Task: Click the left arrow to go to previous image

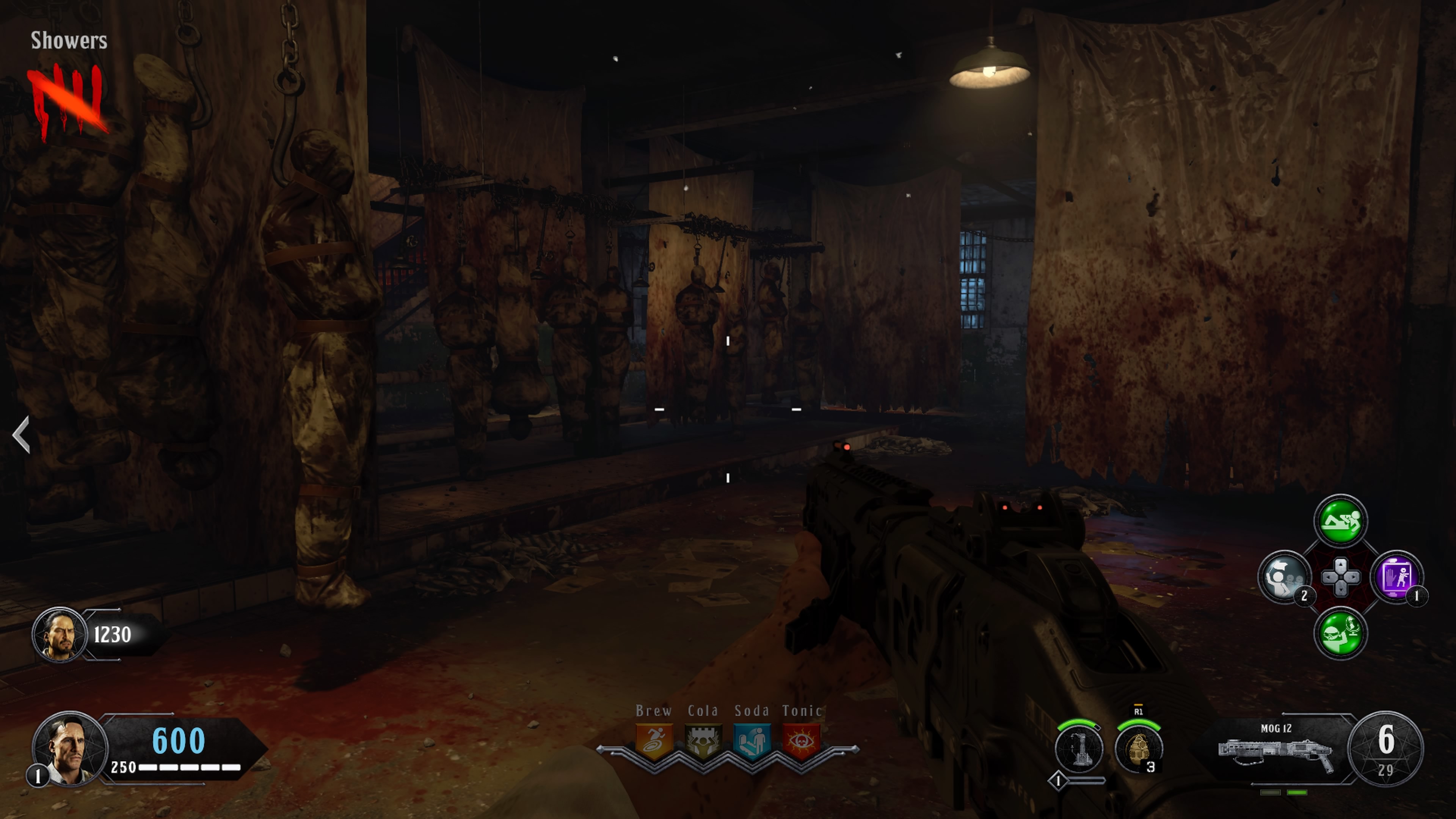Action: (x=22, y=434)
